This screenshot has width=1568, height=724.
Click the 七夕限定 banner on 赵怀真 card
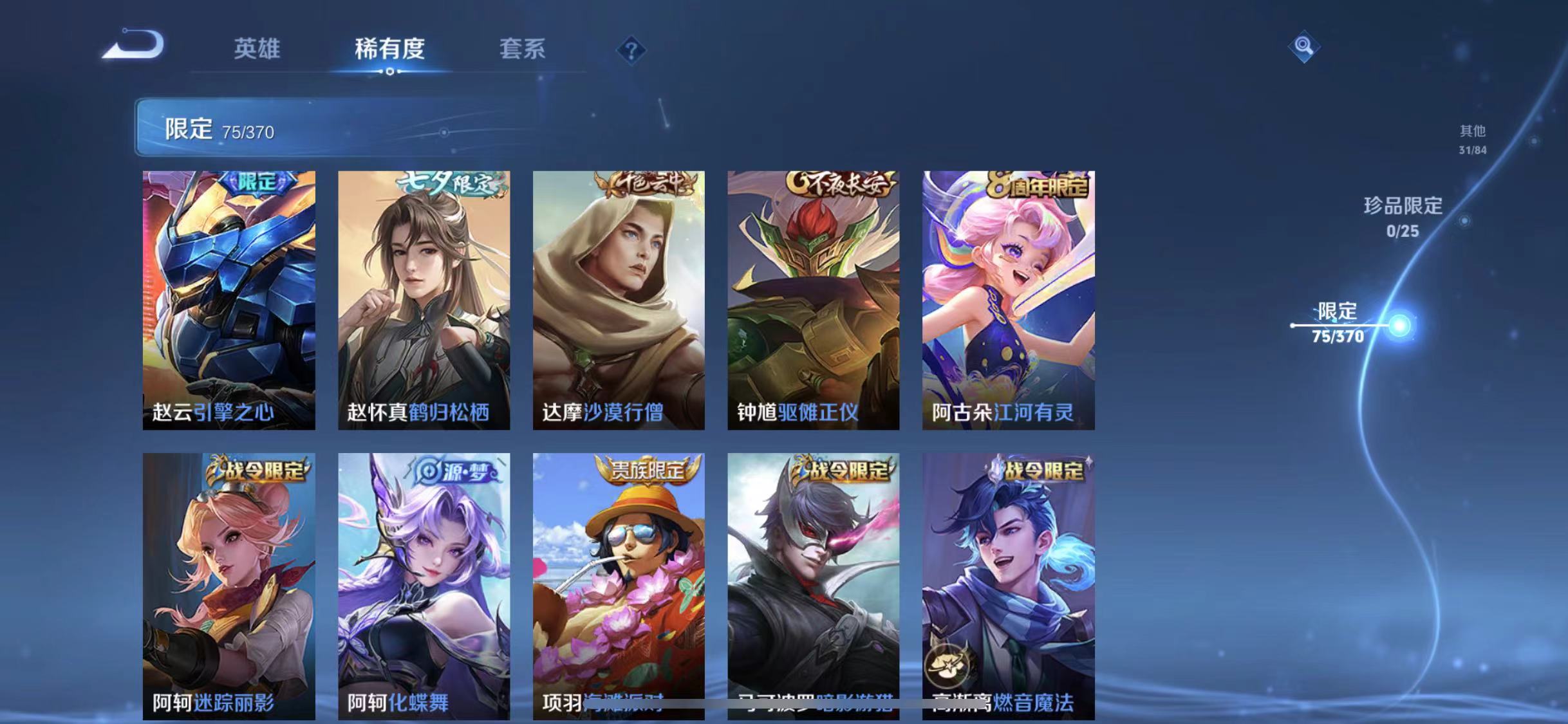444,183
